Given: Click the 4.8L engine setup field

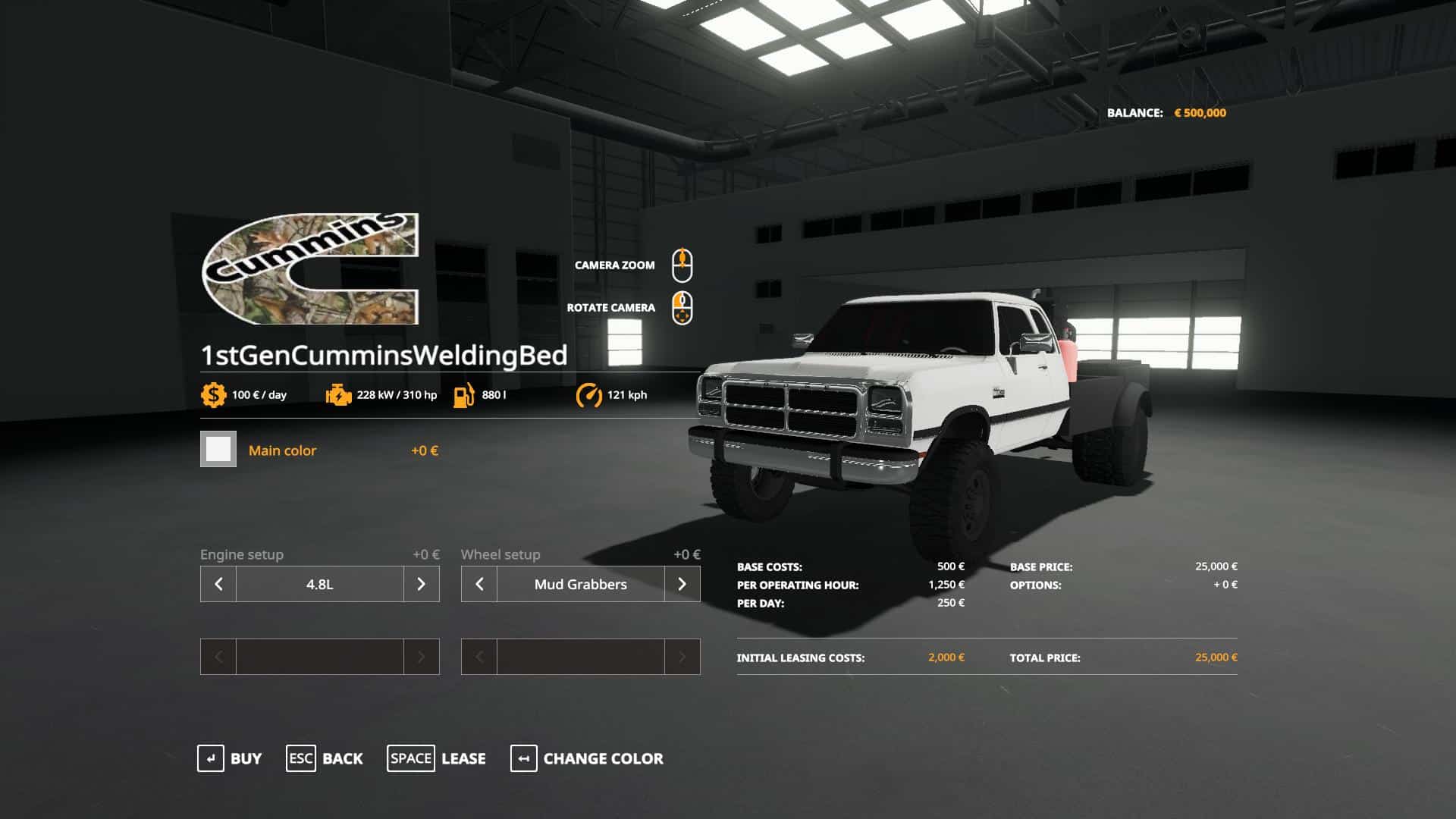Looking at the screenshot, I should [x=319, y=584].
